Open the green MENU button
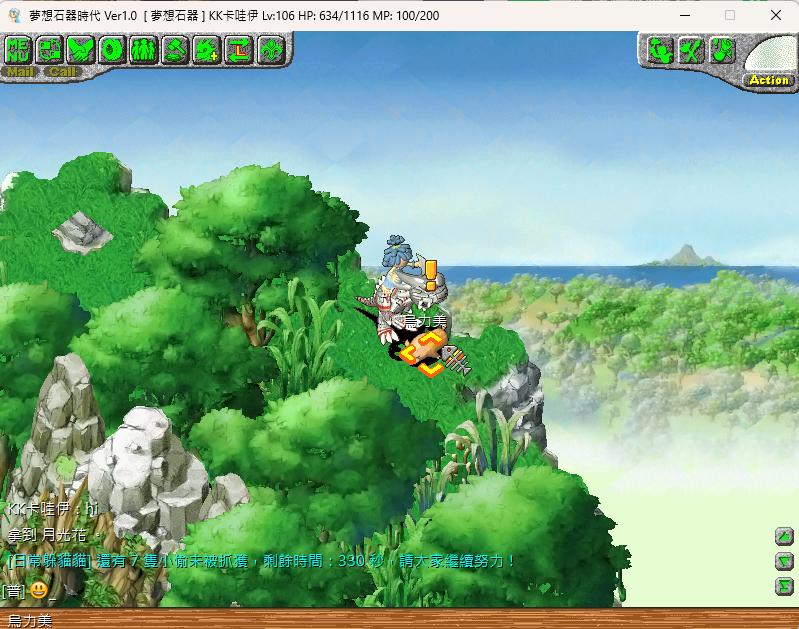Screen dimensions: 799x629 tap(18, 49)
